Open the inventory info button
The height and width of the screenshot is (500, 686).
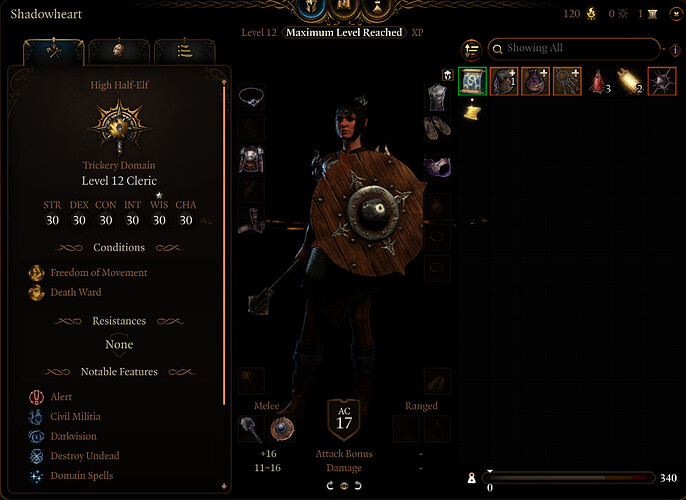tap(674, 49)
